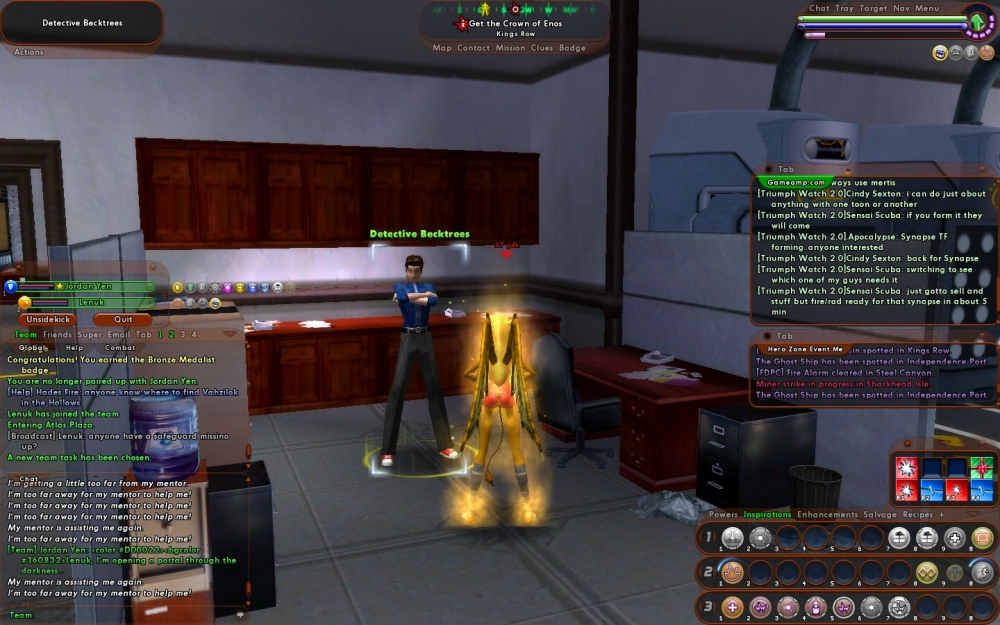Show the Recipes window

[x=917, y=515]
